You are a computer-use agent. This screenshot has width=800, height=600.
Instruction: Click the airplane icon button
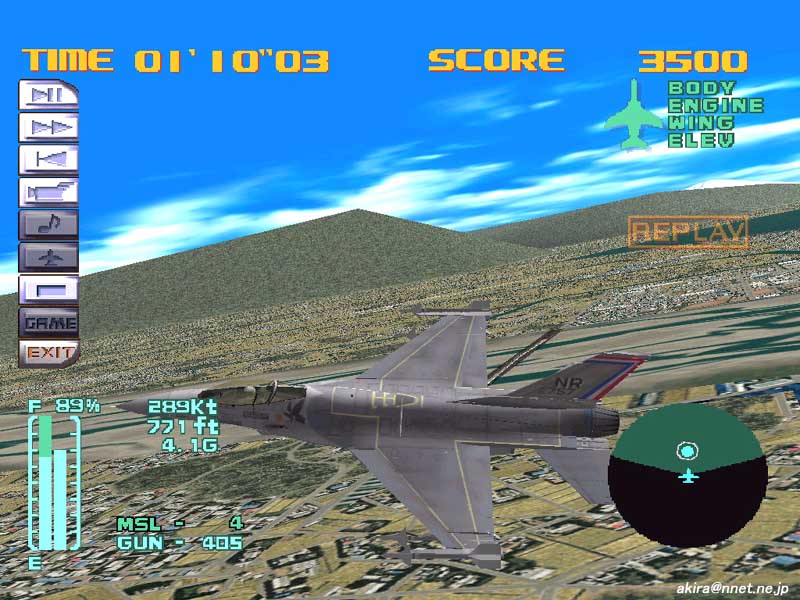tap(48, 257)
